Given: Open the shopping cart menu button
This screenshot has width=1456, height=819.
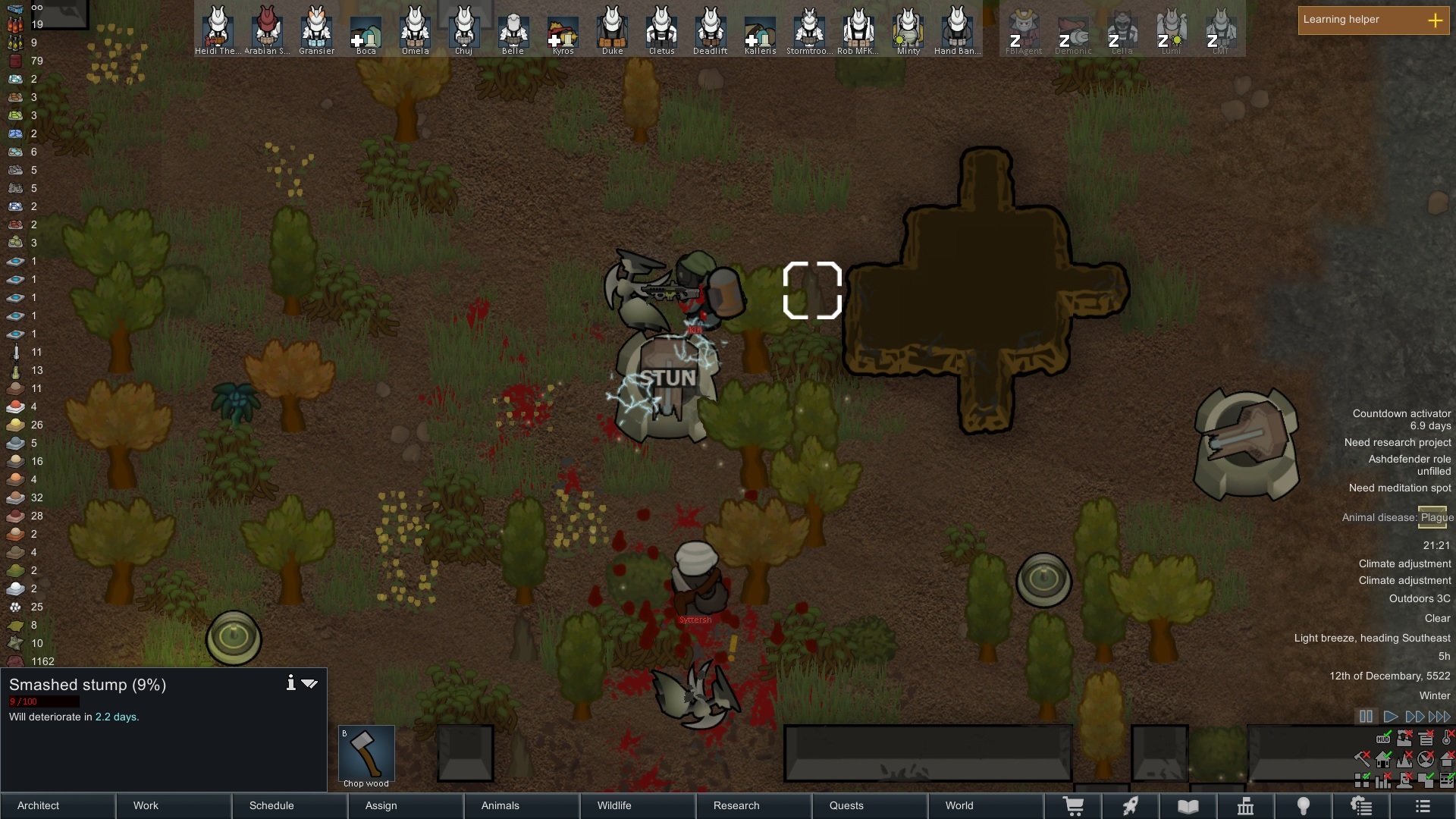Looking at the screenshot, I should tap(1074, 806).
